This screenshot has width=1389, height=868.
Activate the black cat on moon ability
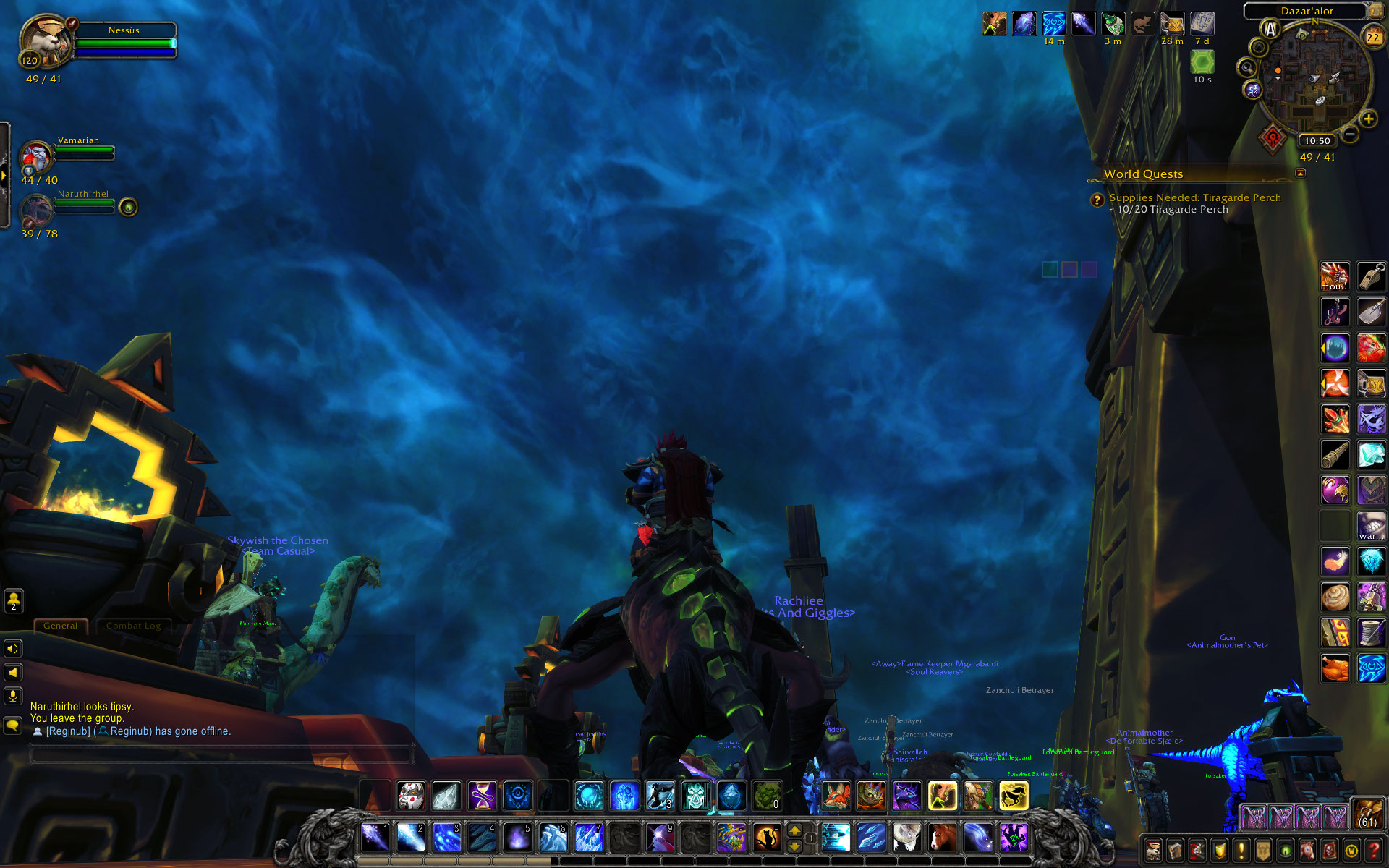pyautogui.click(x=767, y=838)
